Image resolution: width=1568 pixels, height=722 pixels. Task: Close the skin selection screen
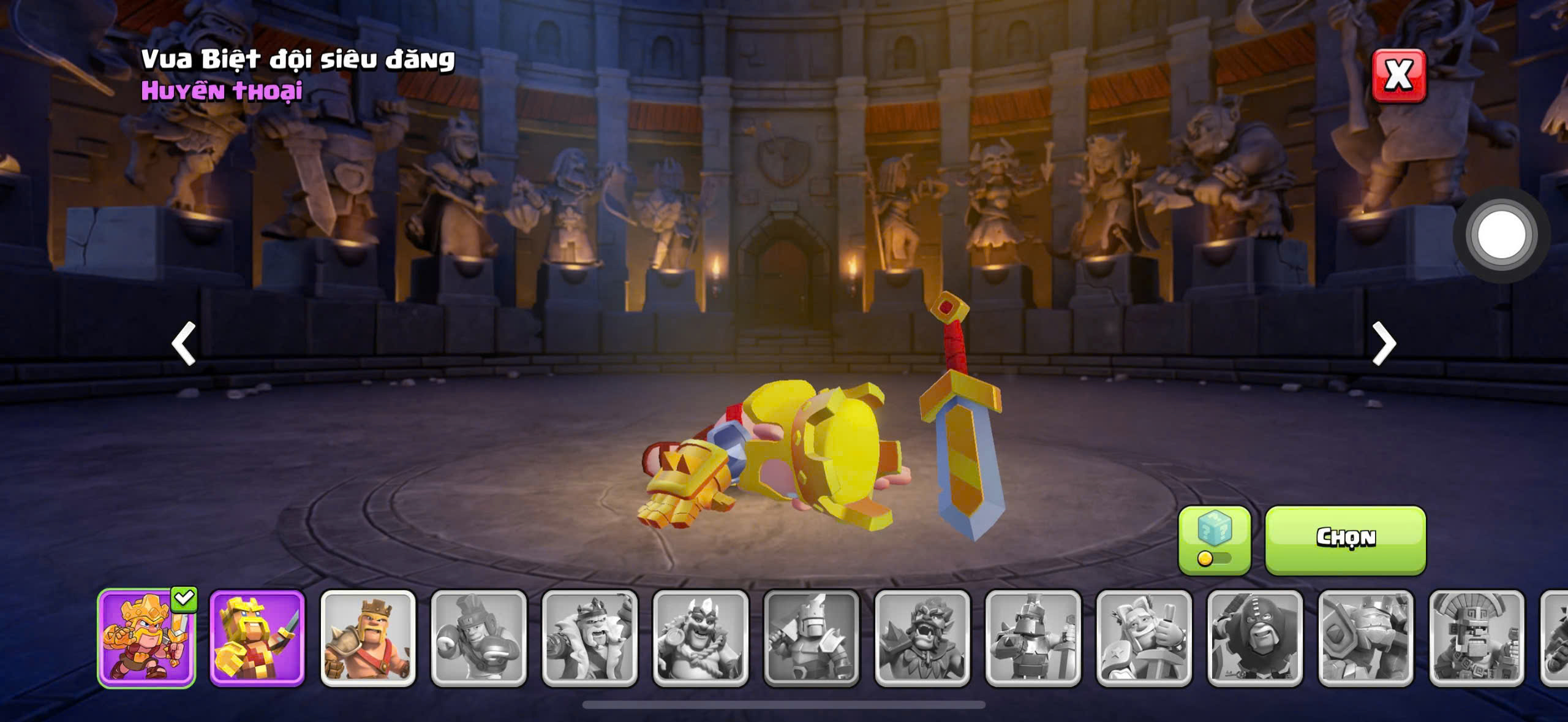[x=1398, y=76]
